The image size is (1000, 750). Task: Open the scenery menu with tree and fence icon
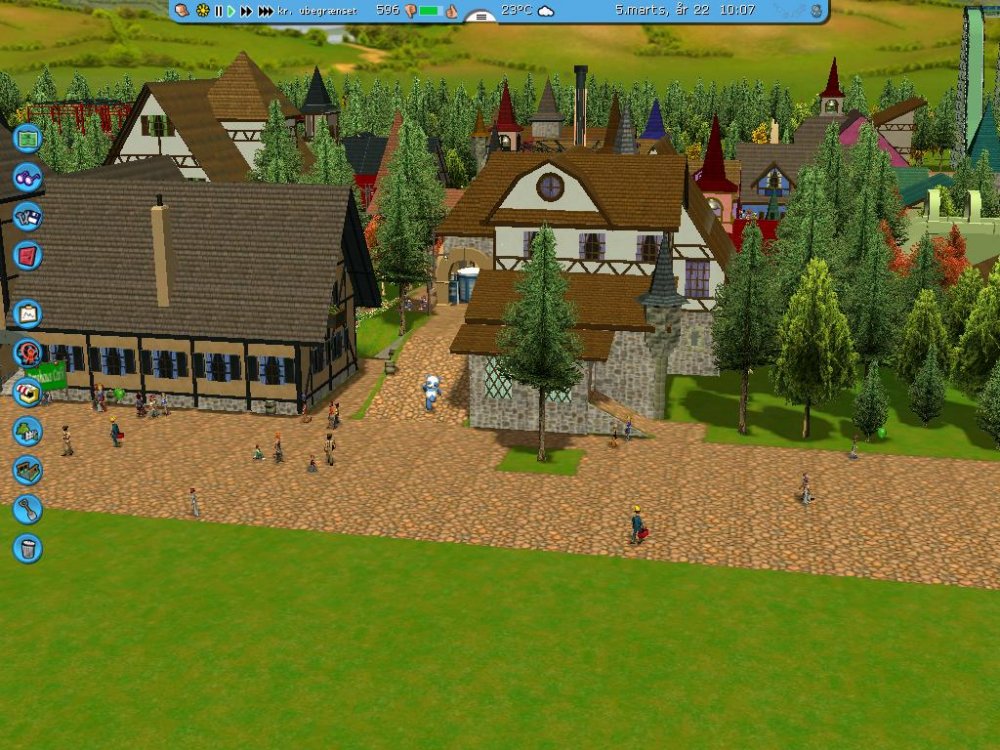coord(27,431)
